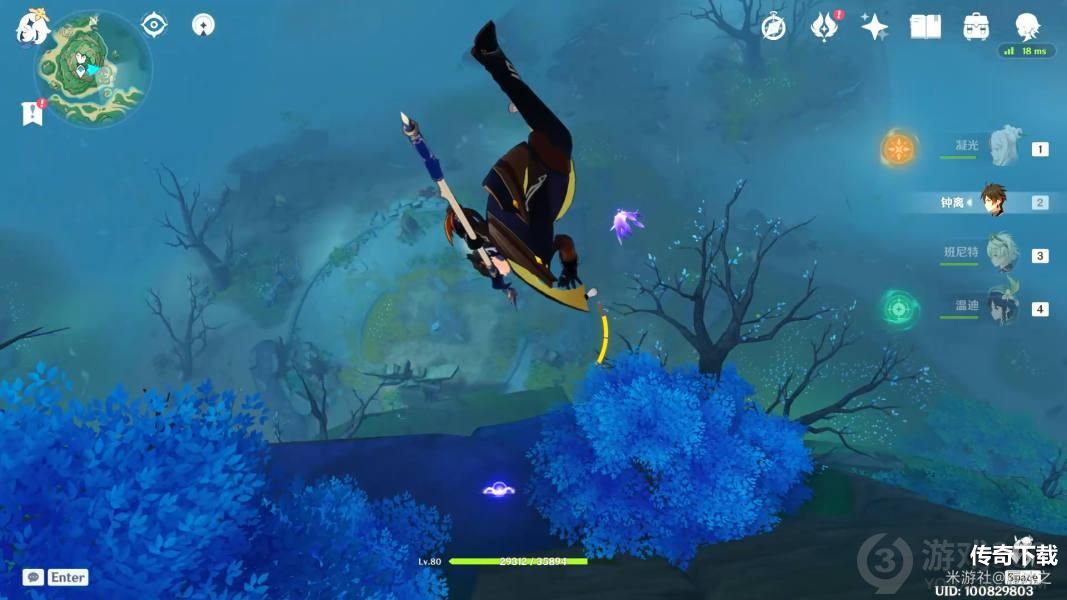
Task: Open the four-pointed star Wish menu
Action: [x=874, y=27]
